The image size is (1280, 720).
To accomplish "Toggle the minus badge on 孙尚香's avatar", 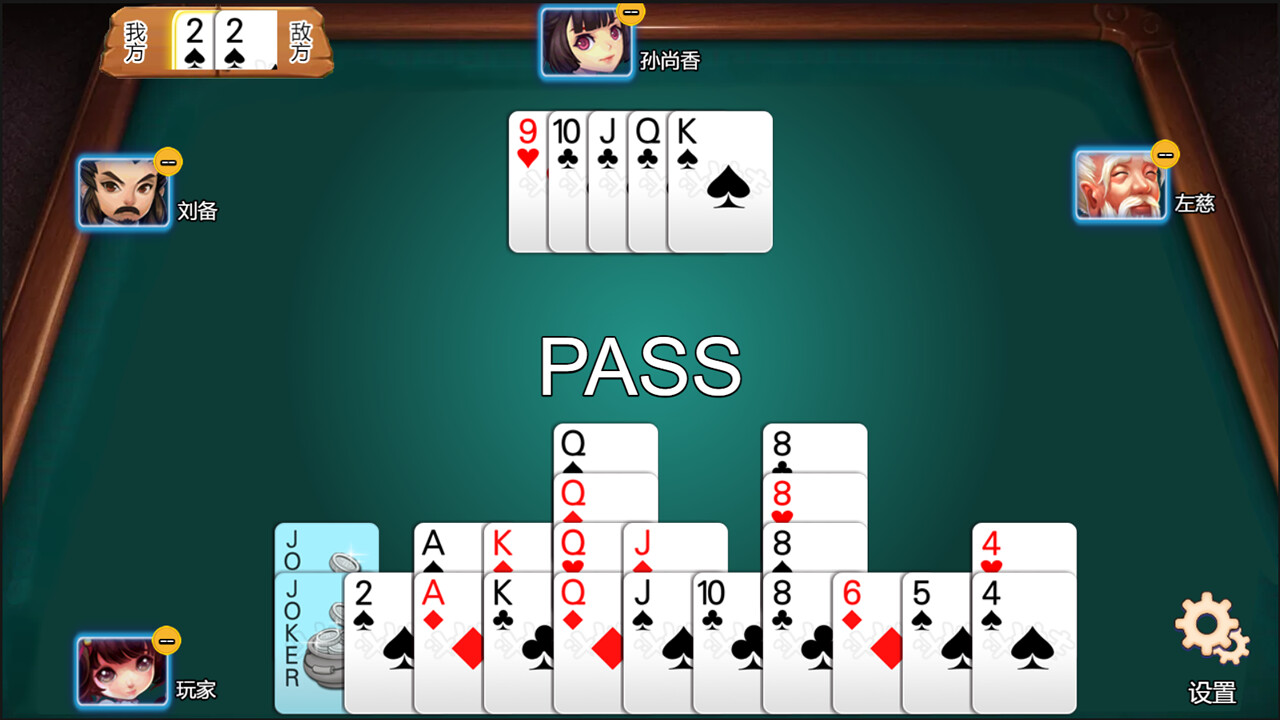I will pyautogui.click(x=628, y=12).
